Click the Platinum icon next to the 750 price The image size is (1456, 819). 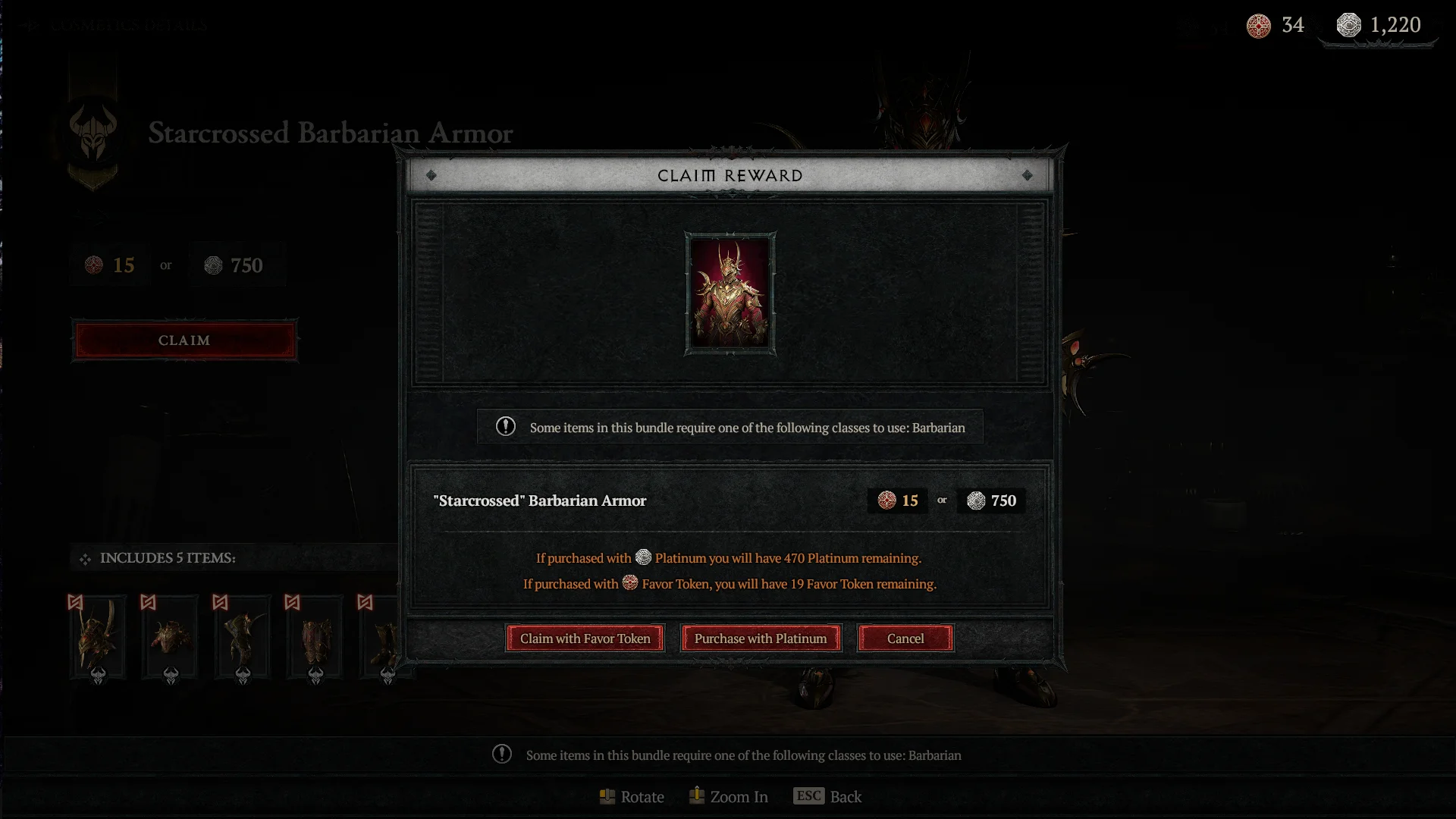977,500
